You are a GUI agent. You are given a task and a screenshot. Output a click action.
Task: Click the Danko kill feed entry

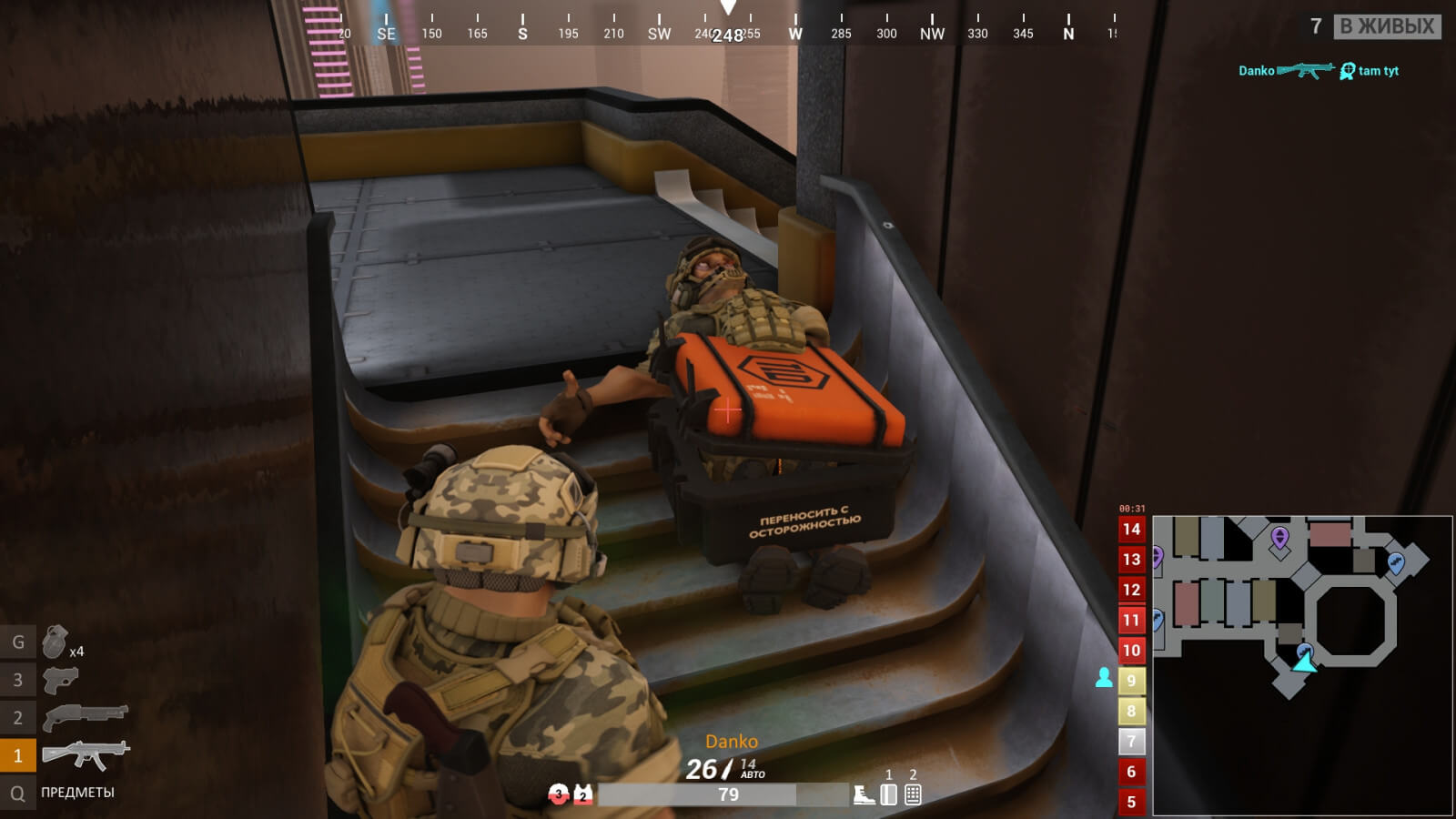(1318, 71)
